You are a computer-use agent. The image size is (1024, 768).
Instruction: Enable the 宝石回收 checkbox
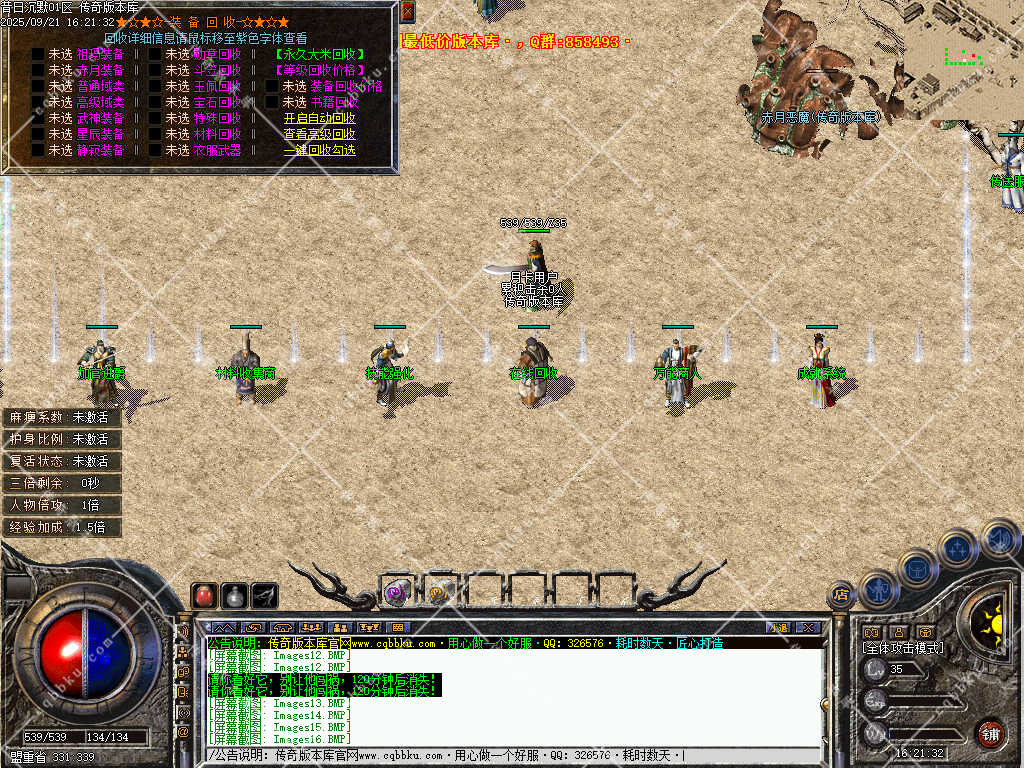pos(154,102)
